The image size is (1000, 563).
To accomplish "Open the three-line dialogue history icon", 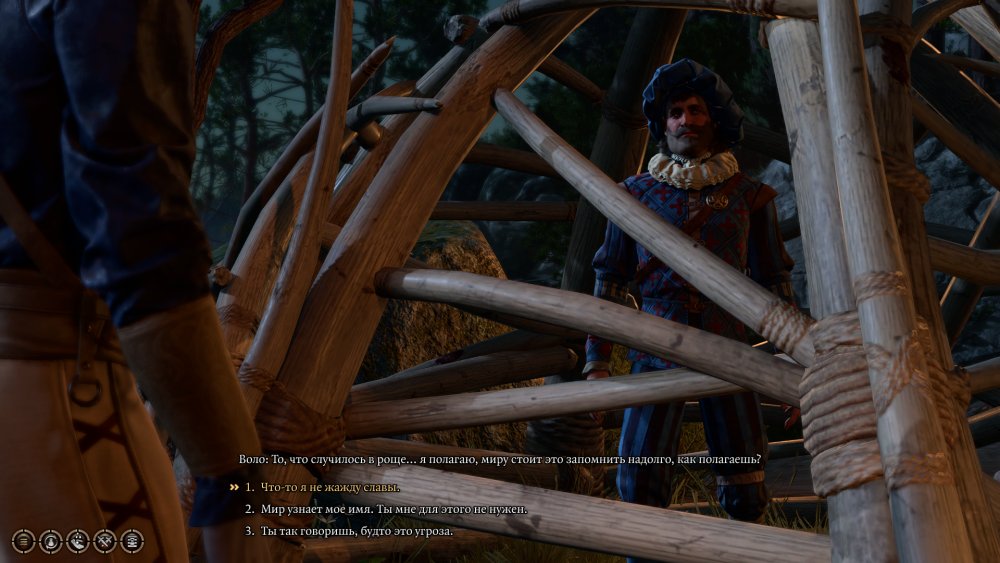I will 23,541.
